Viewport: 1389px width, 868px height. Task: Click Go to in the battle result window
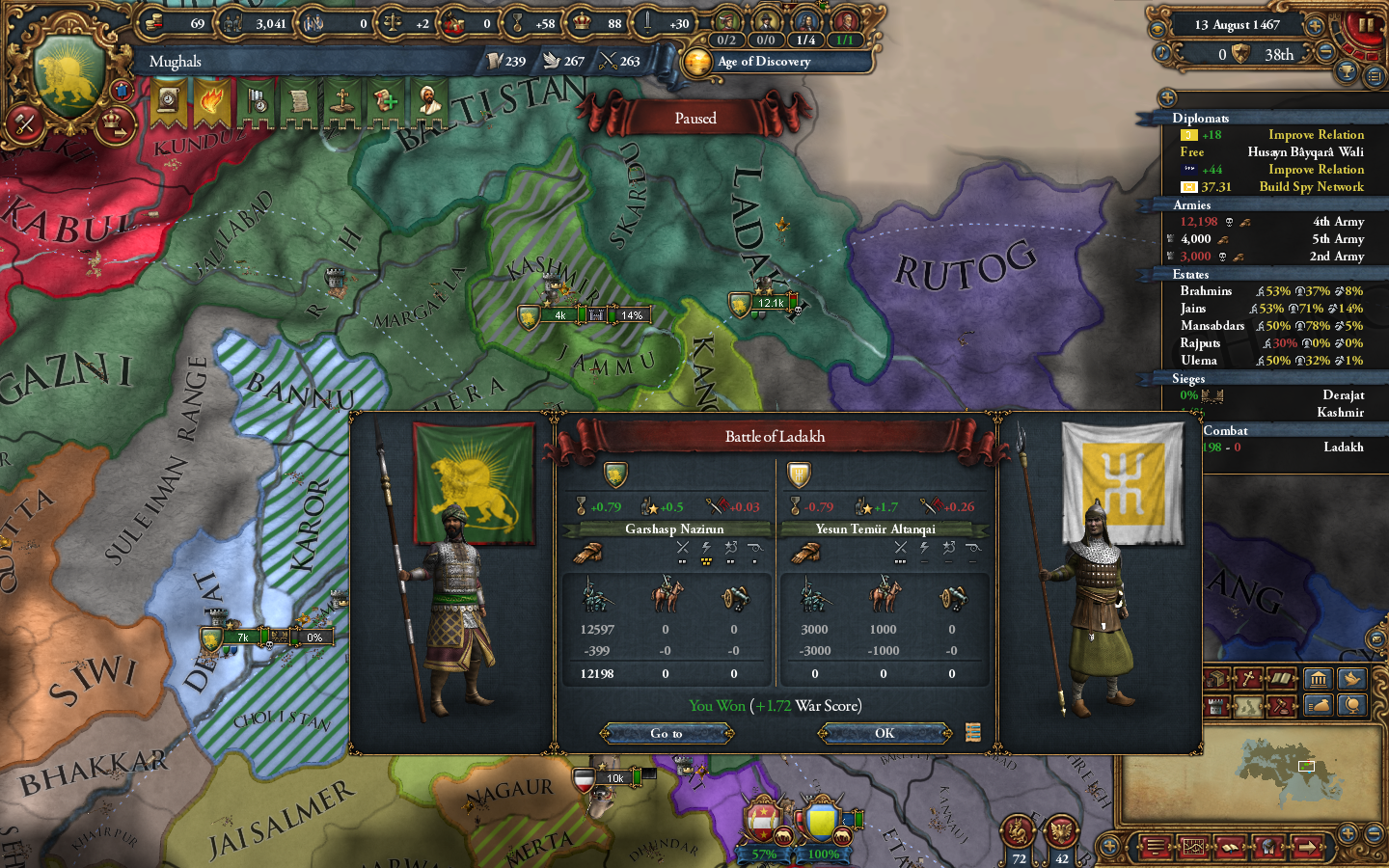tap(666, 733)
